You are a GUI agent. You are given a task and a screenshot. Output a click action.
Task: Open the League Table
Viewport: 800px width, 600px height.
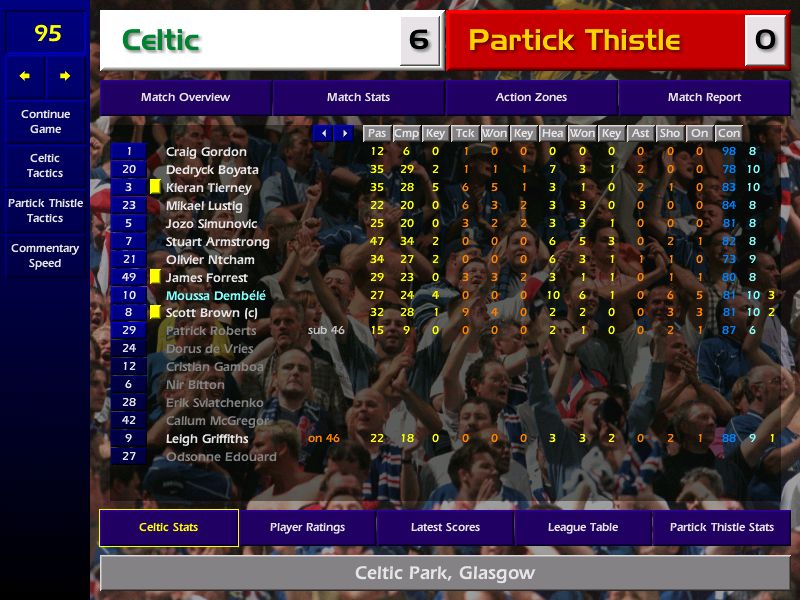pos(583,528)
